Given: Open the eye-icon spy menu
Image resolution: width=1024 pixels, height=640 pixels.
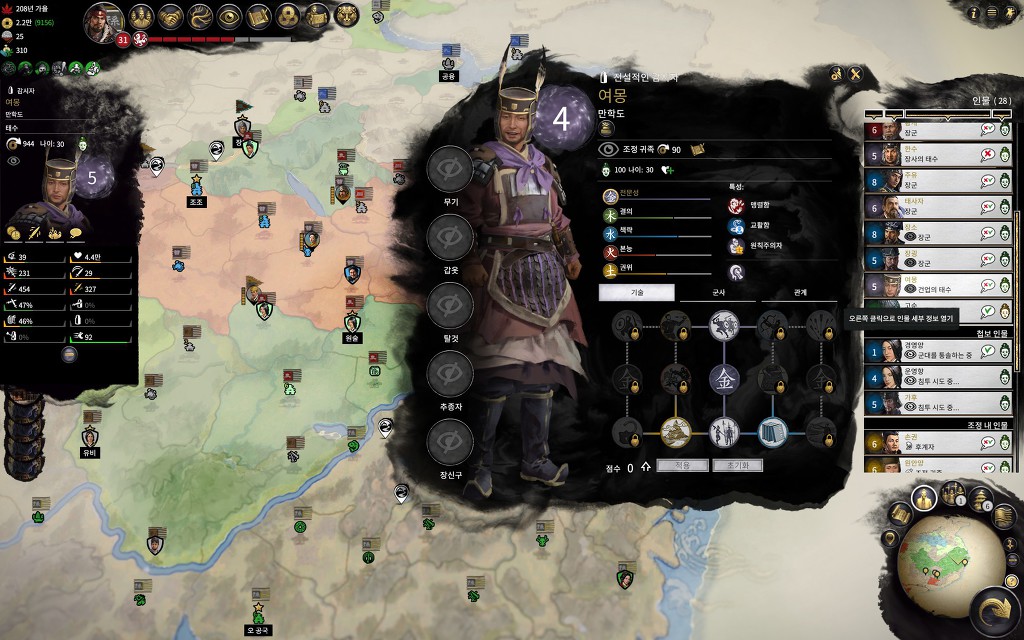Looking at the screenshot, I should (x=230, y=16).
